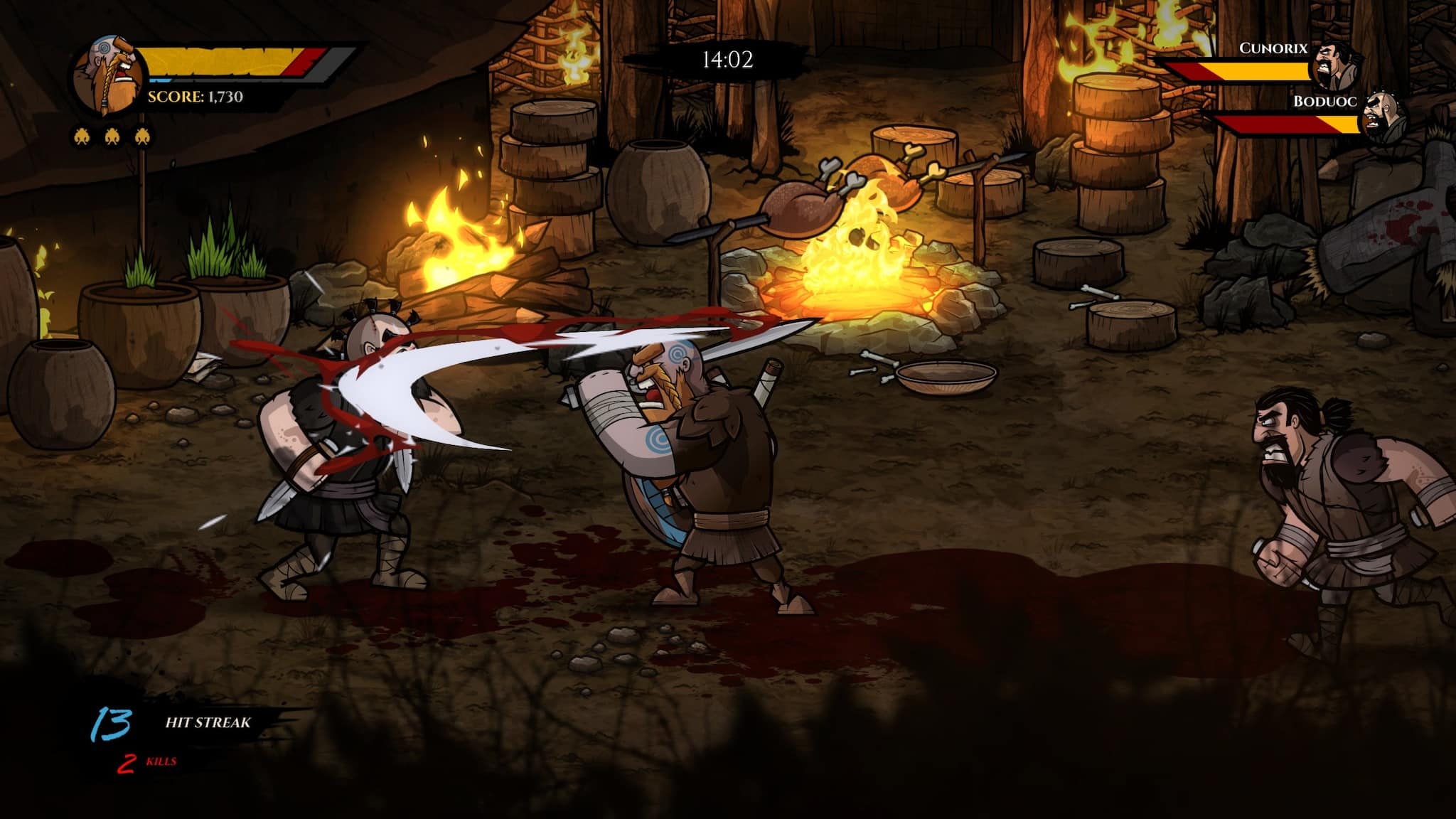Select the third golden life token icon
1456x819 pixels.
click(142, 134)
